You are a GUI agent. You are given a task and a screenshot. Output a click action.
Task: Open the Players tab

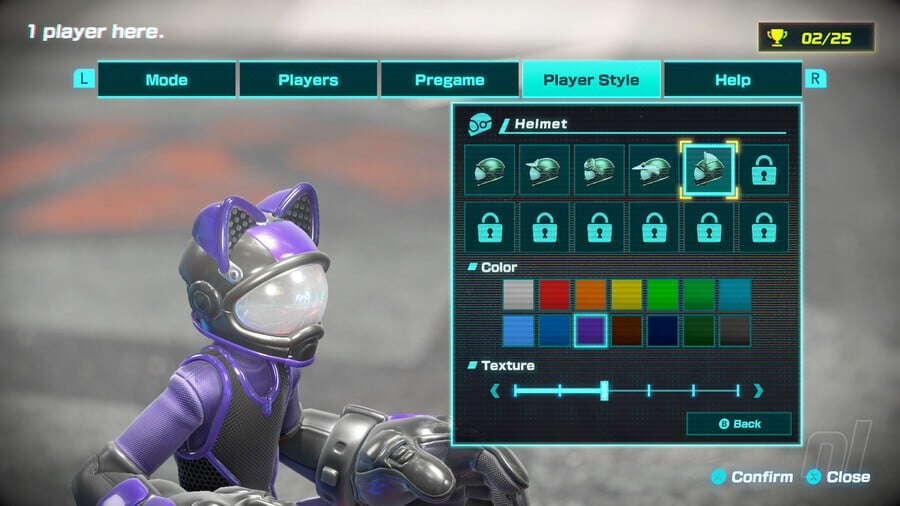(308, 80)
